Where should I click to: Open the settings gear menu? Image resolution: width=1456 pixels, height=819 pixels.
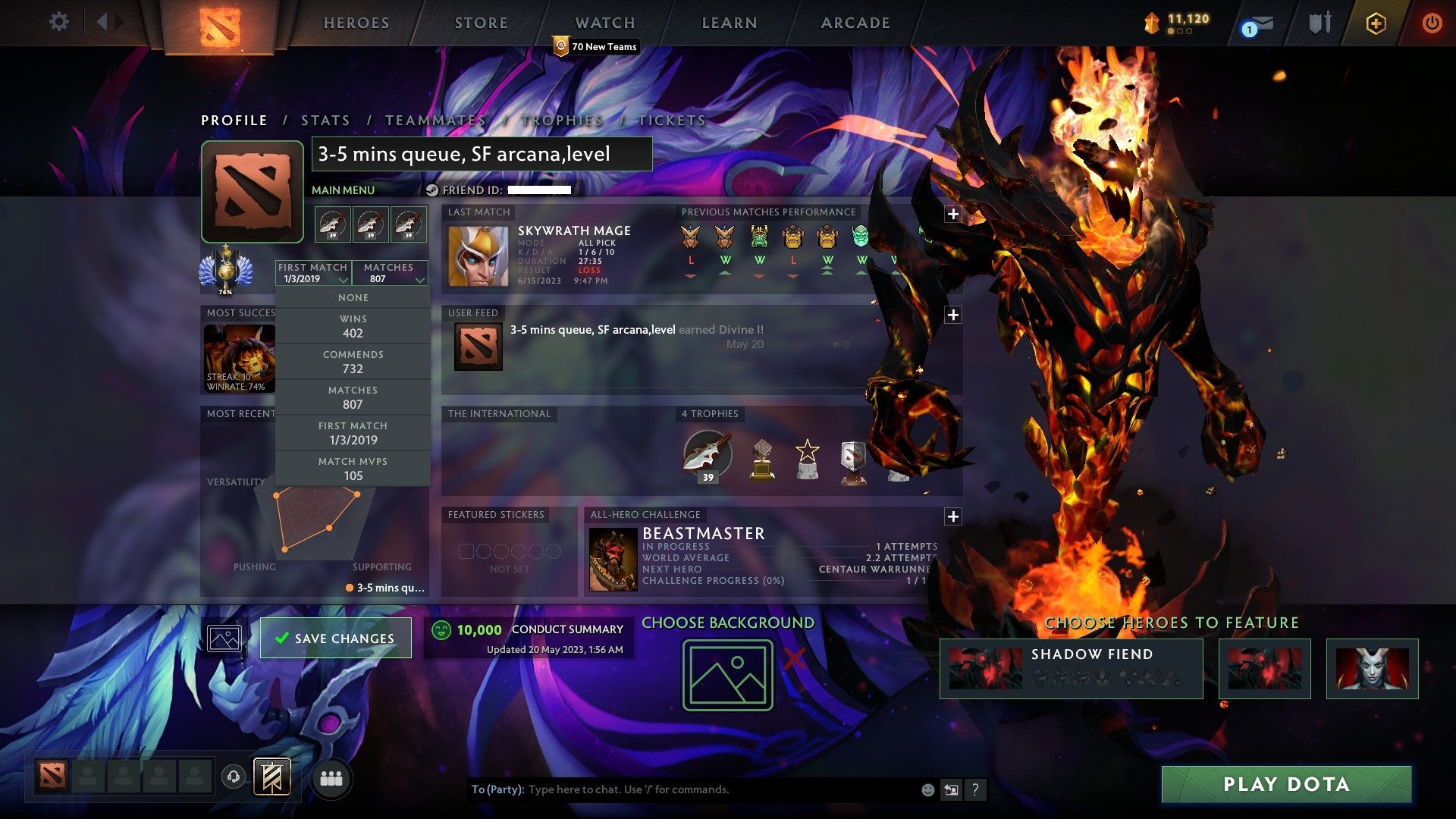pyautogui.click(x=58, y=21)
